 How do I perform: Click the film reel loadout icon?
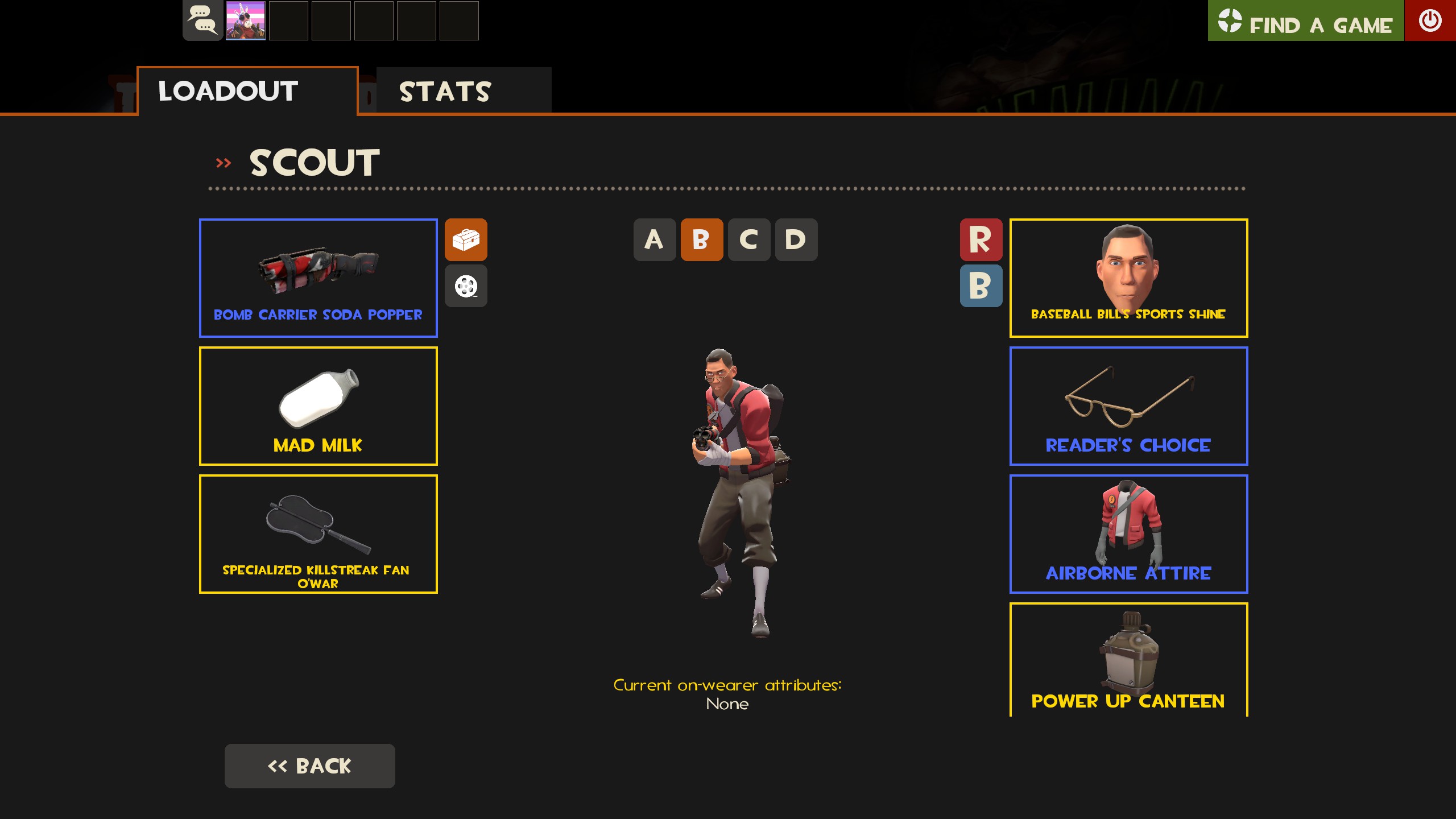(466, 286)
